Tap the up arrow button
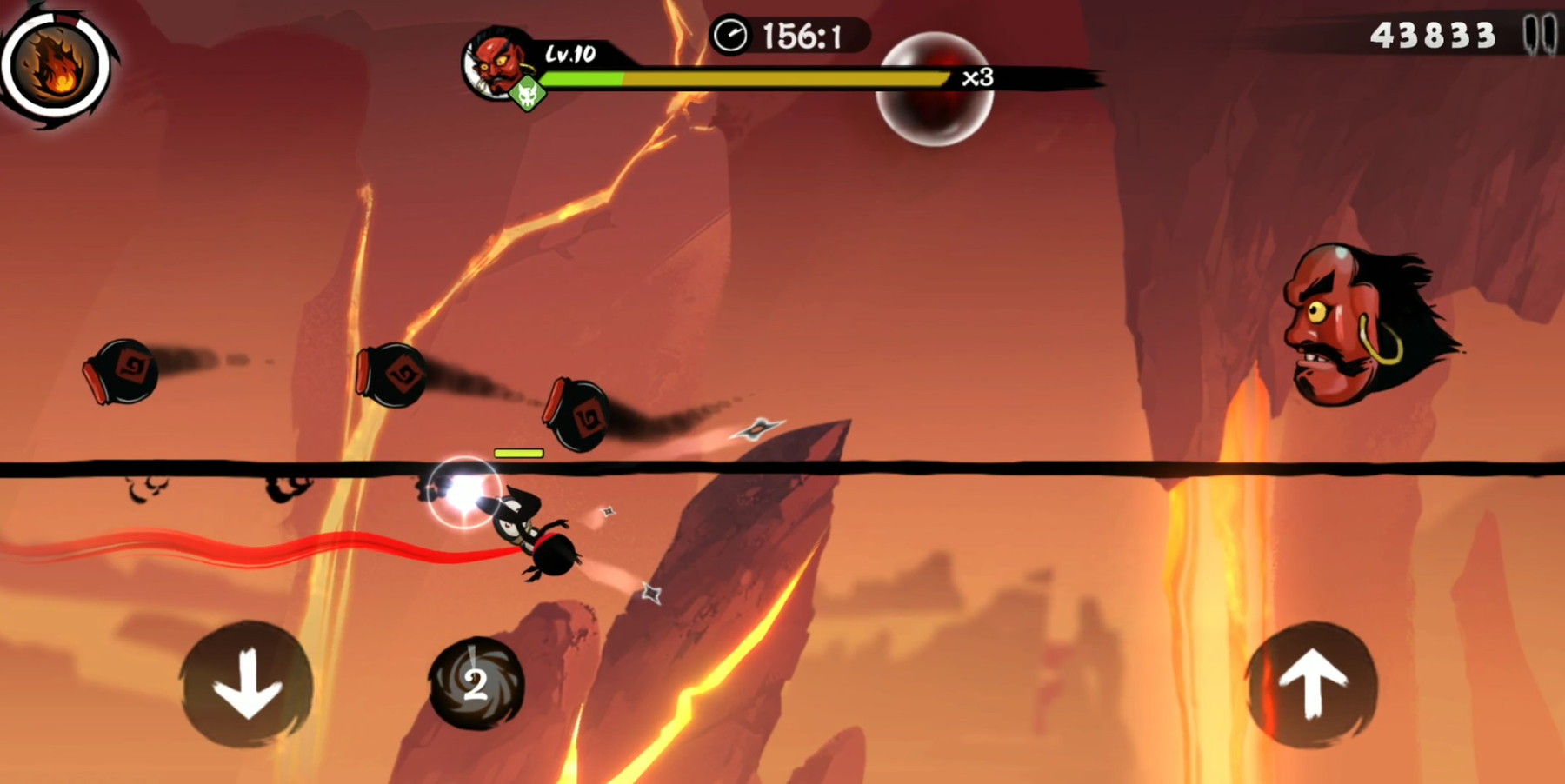Viewport: 1565px width, 784px height. [1312, 684]
